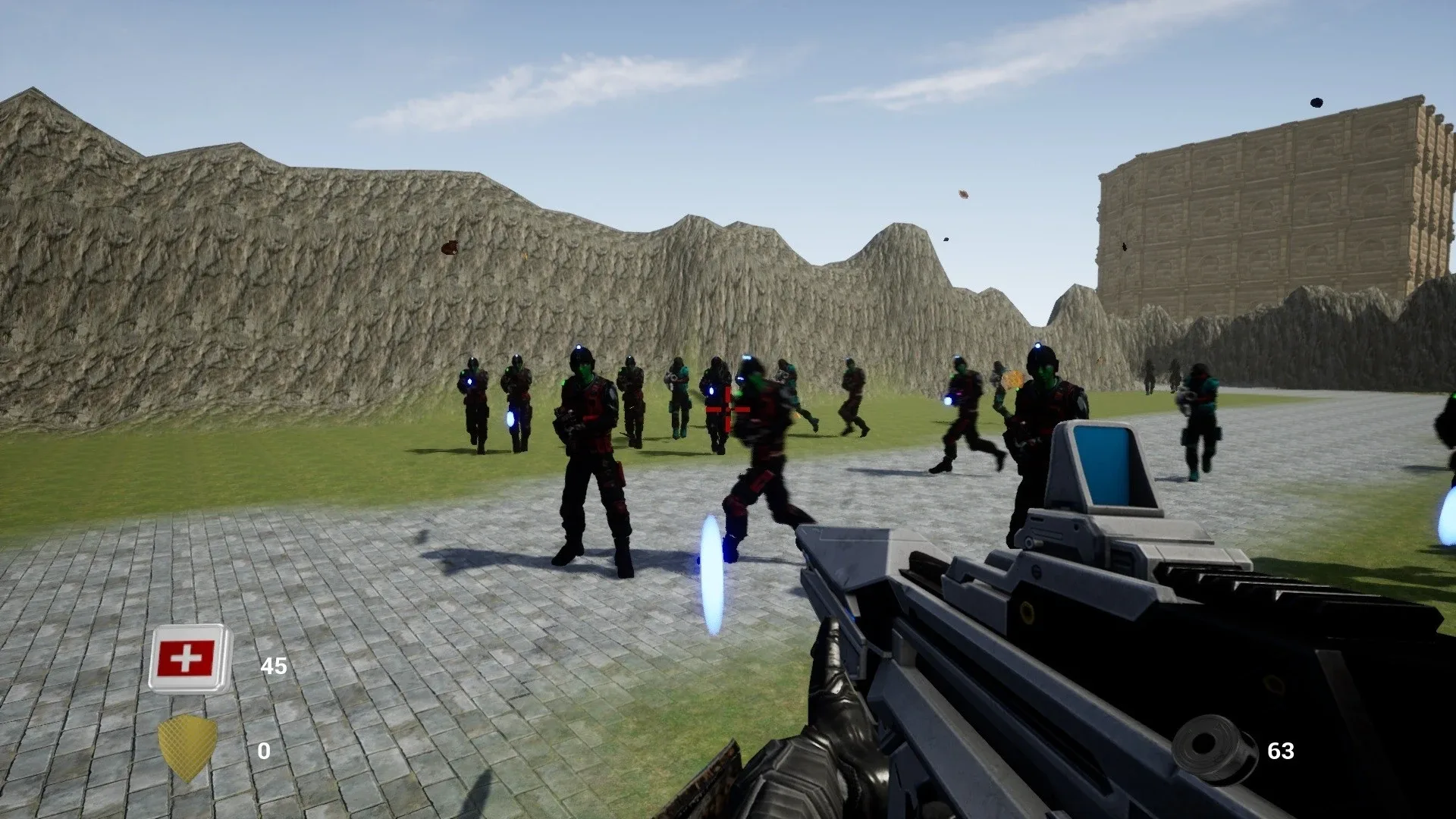Click the red health cross icon

pyautogui.click(x=187, y=657)
